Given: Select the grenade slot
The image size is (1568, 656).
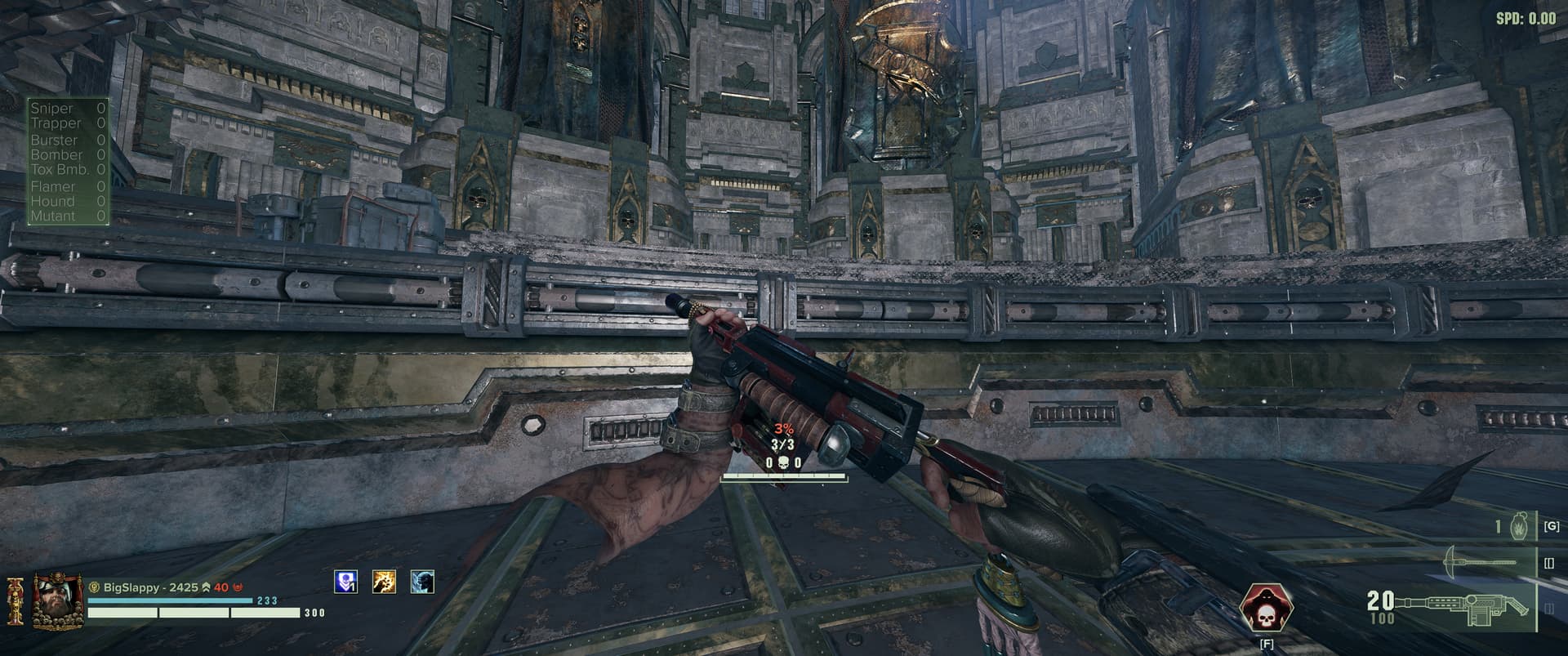Looking at the screenshot, I should [1519, 527].
